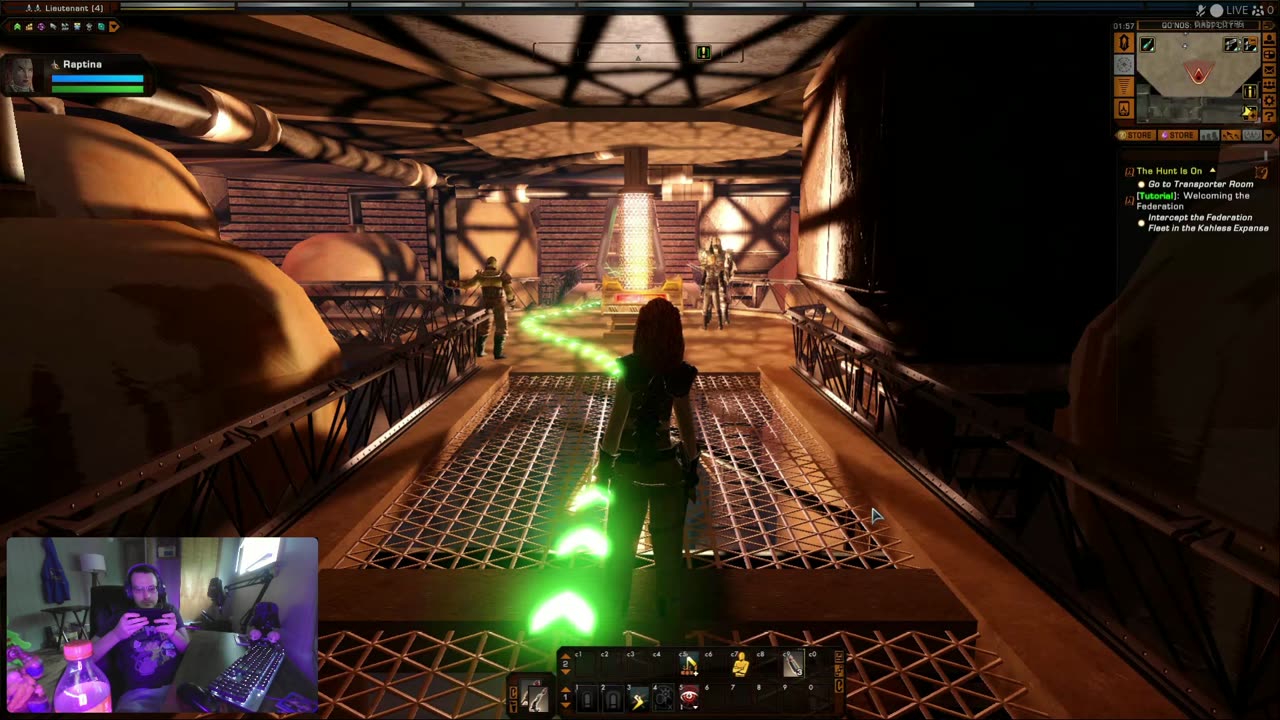Open the yellow info icon on minimap

[x=1249, y=92]
